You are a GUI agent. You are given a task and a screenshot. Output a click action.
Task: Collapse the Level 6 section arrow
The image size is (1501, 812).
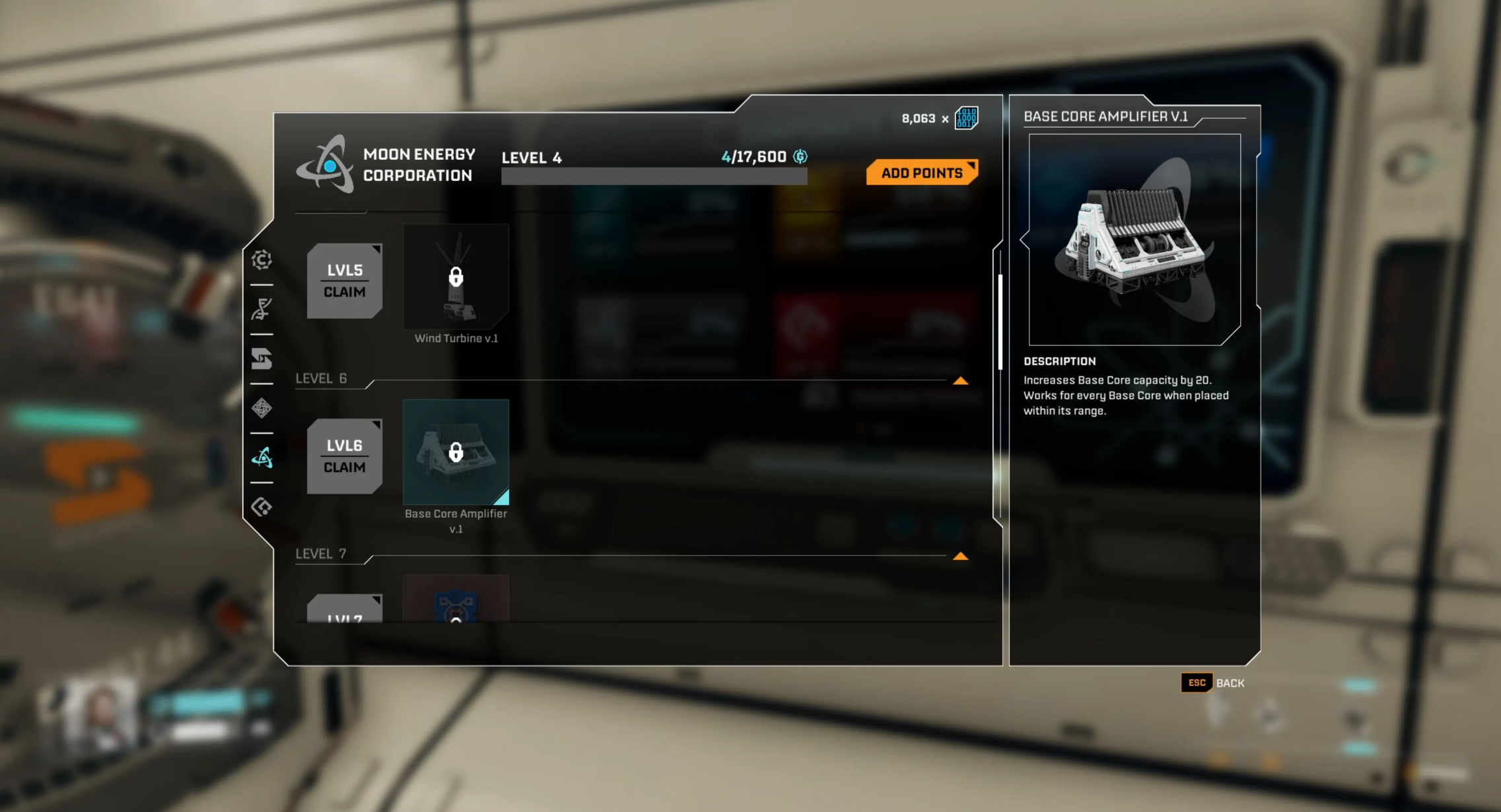[960, 381]
